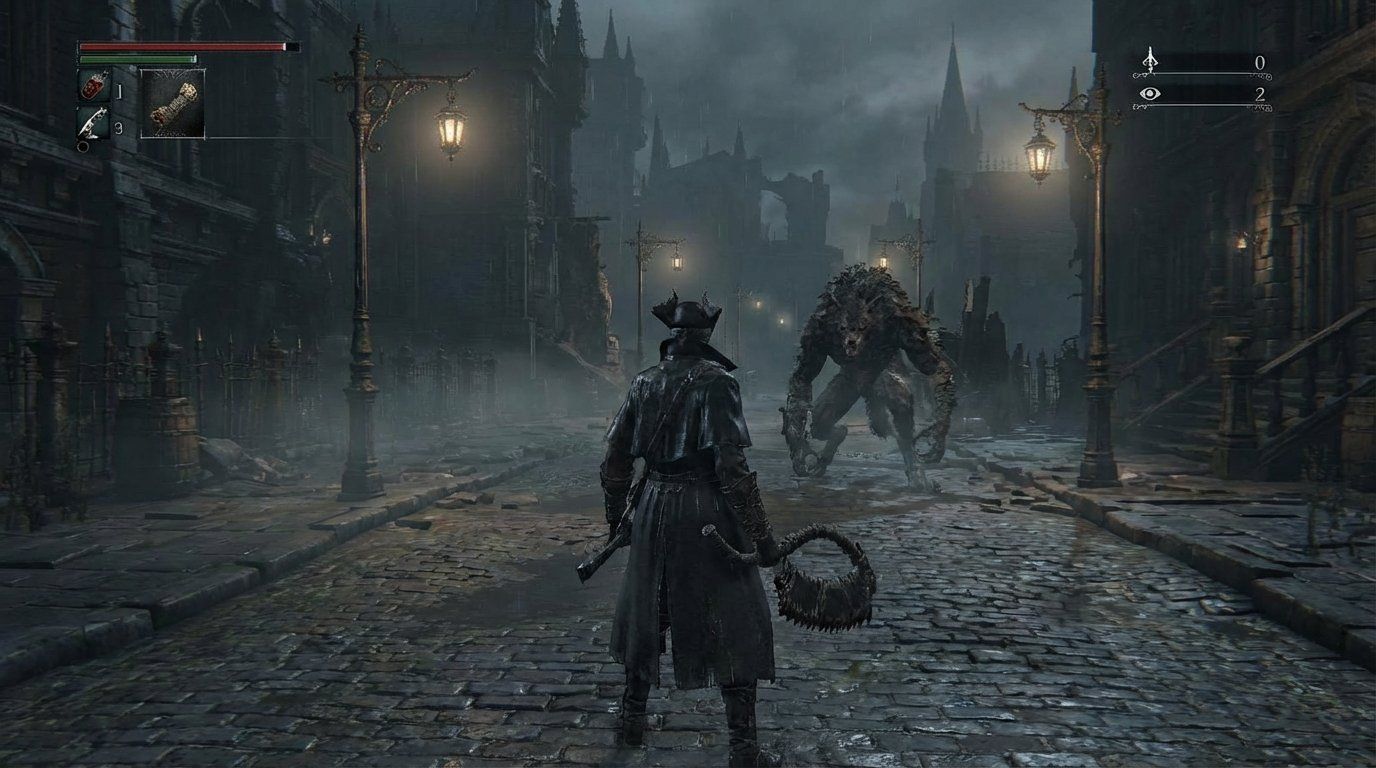The height and width of the screenshot is (768, 1376).
Task: Click the Quicksilver Bullets icon showing 3
Action: 91,122
